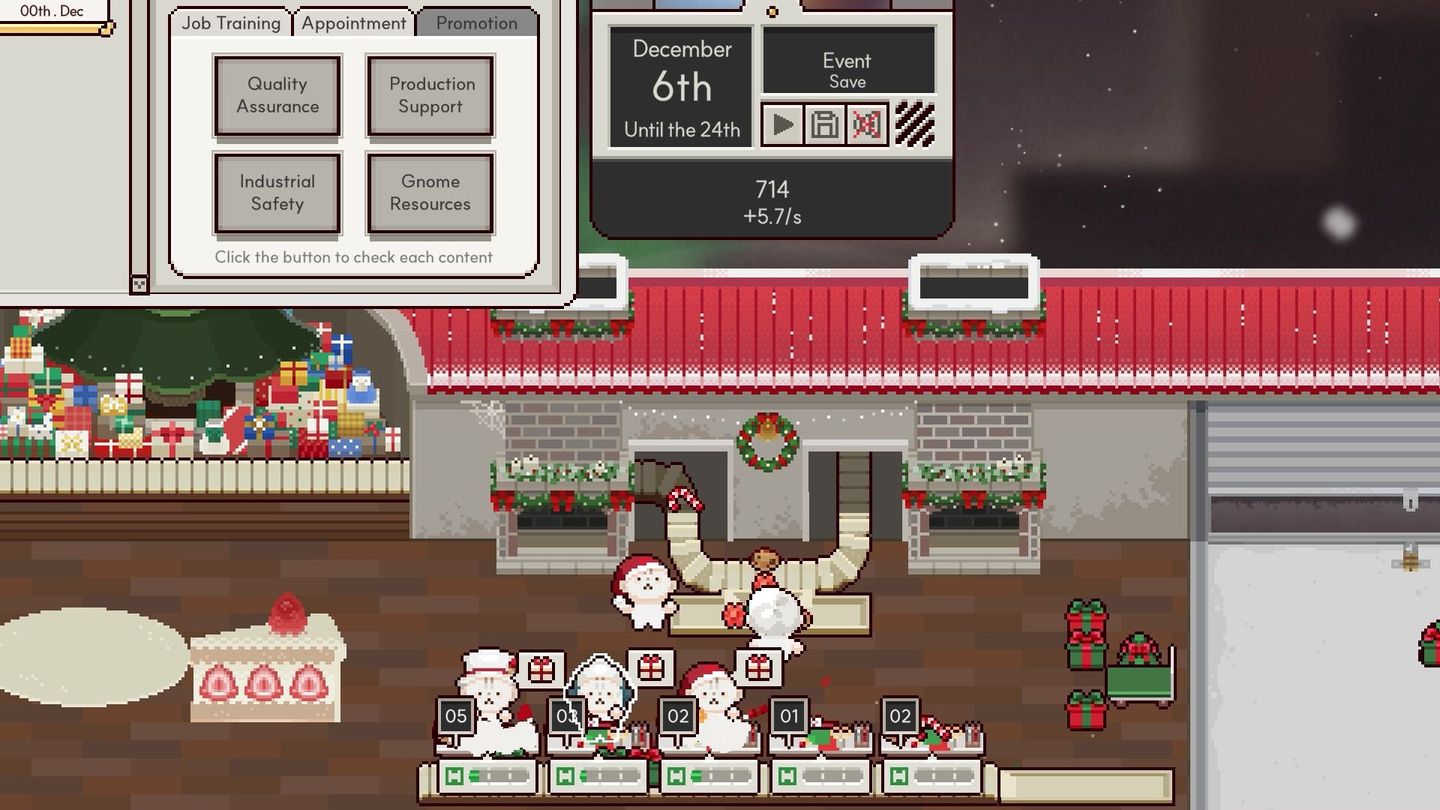
Task: Open Quality Assurance
Action: point(277,96)
